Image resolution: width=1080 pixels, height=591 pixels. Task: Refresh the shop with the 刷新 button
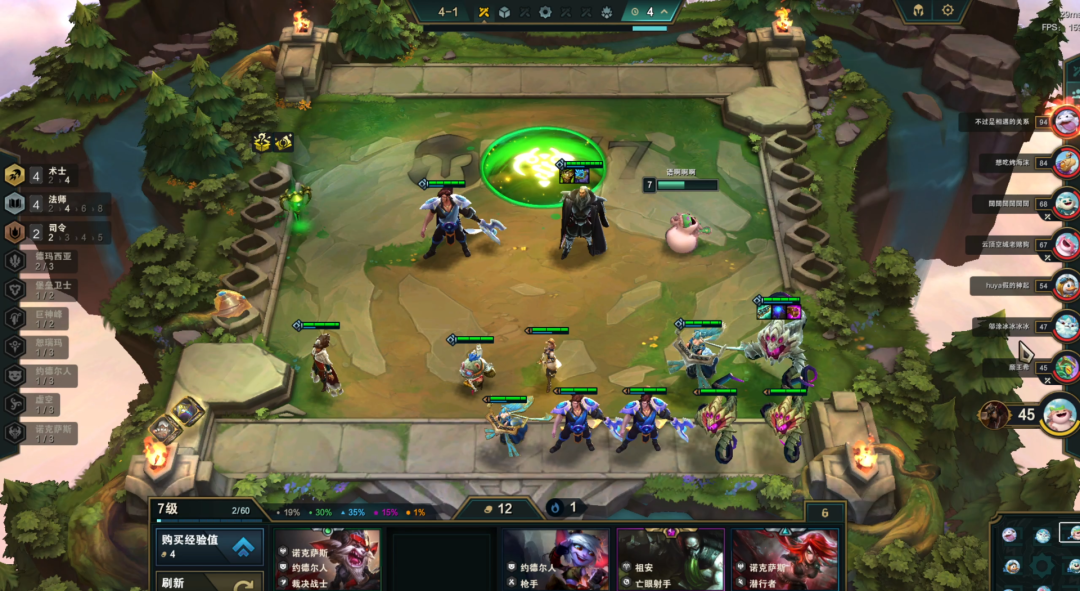pos(210,582)
